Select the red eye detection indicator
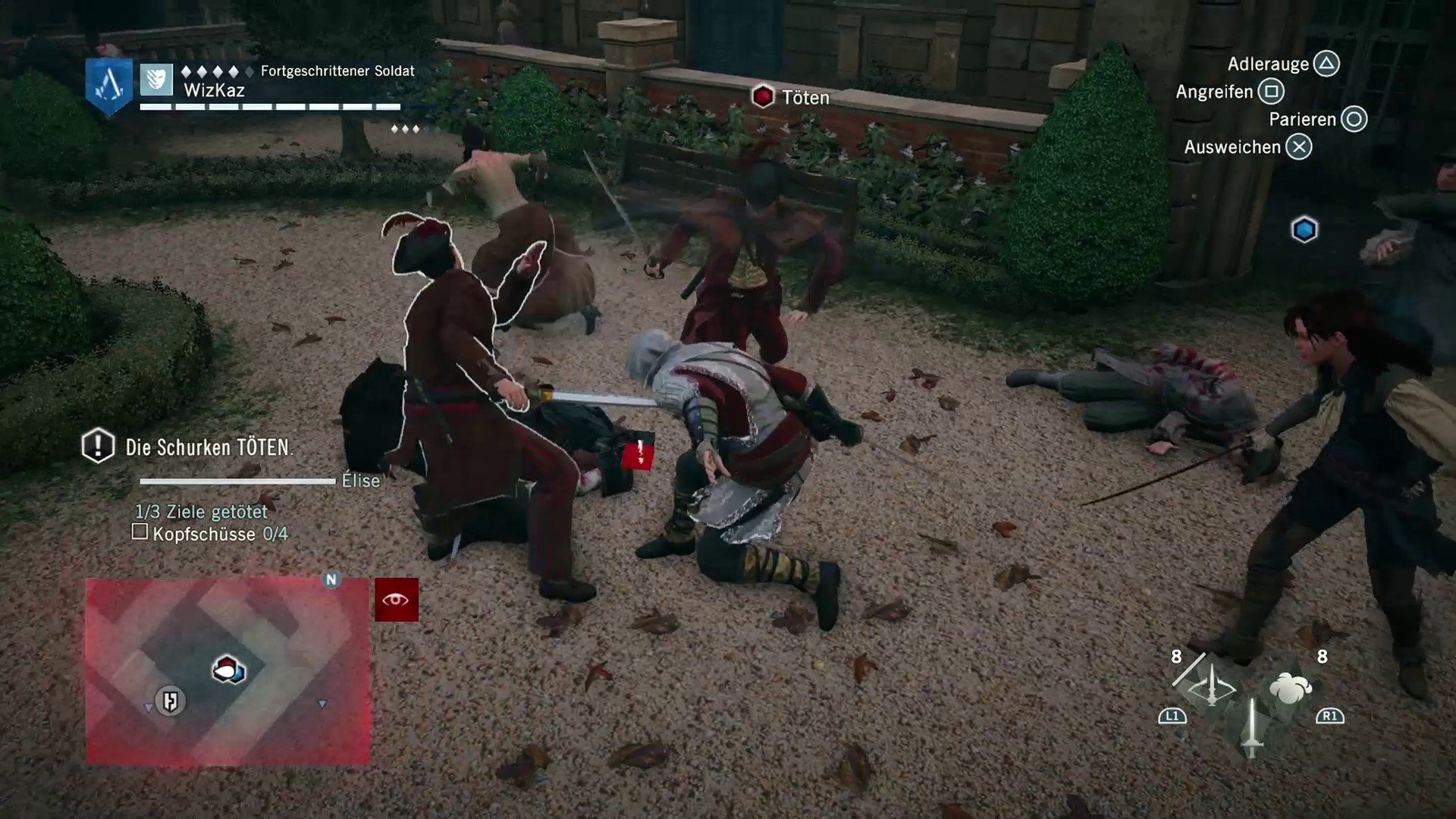Screen dimensions: 1456x819 396,600
